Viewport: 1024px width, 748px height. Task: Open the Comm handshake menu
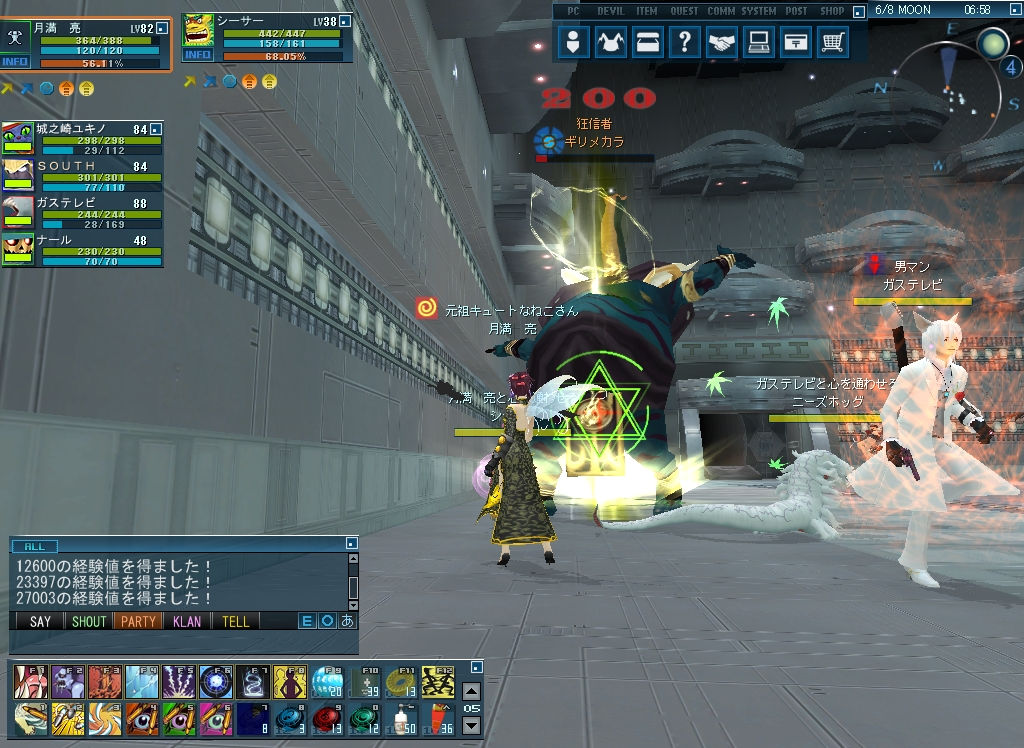click(722, 42)
